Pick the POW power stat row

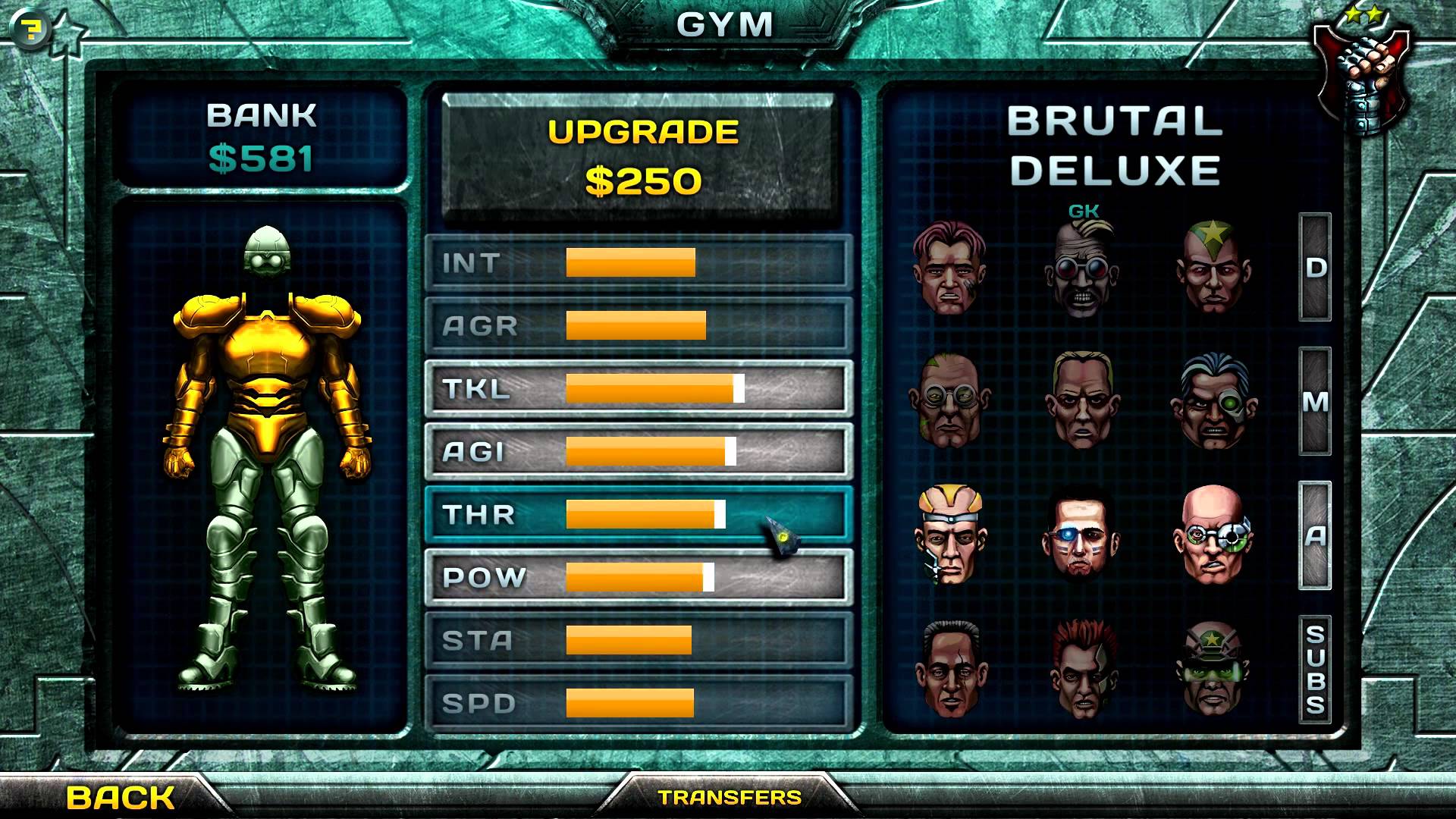coord(639,578)
